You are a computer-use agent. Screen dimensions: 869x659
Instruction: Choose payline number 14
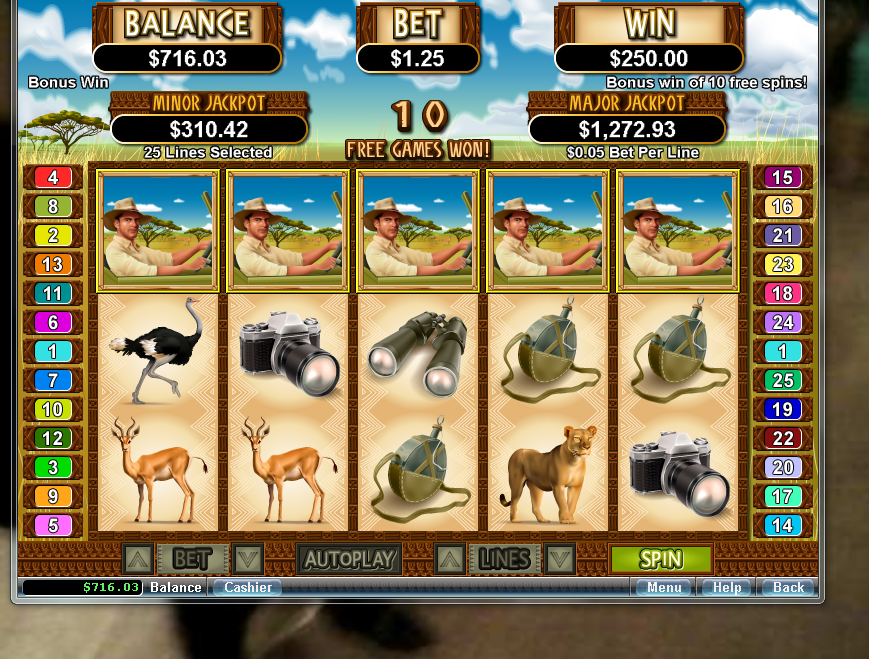coord(782,525)
